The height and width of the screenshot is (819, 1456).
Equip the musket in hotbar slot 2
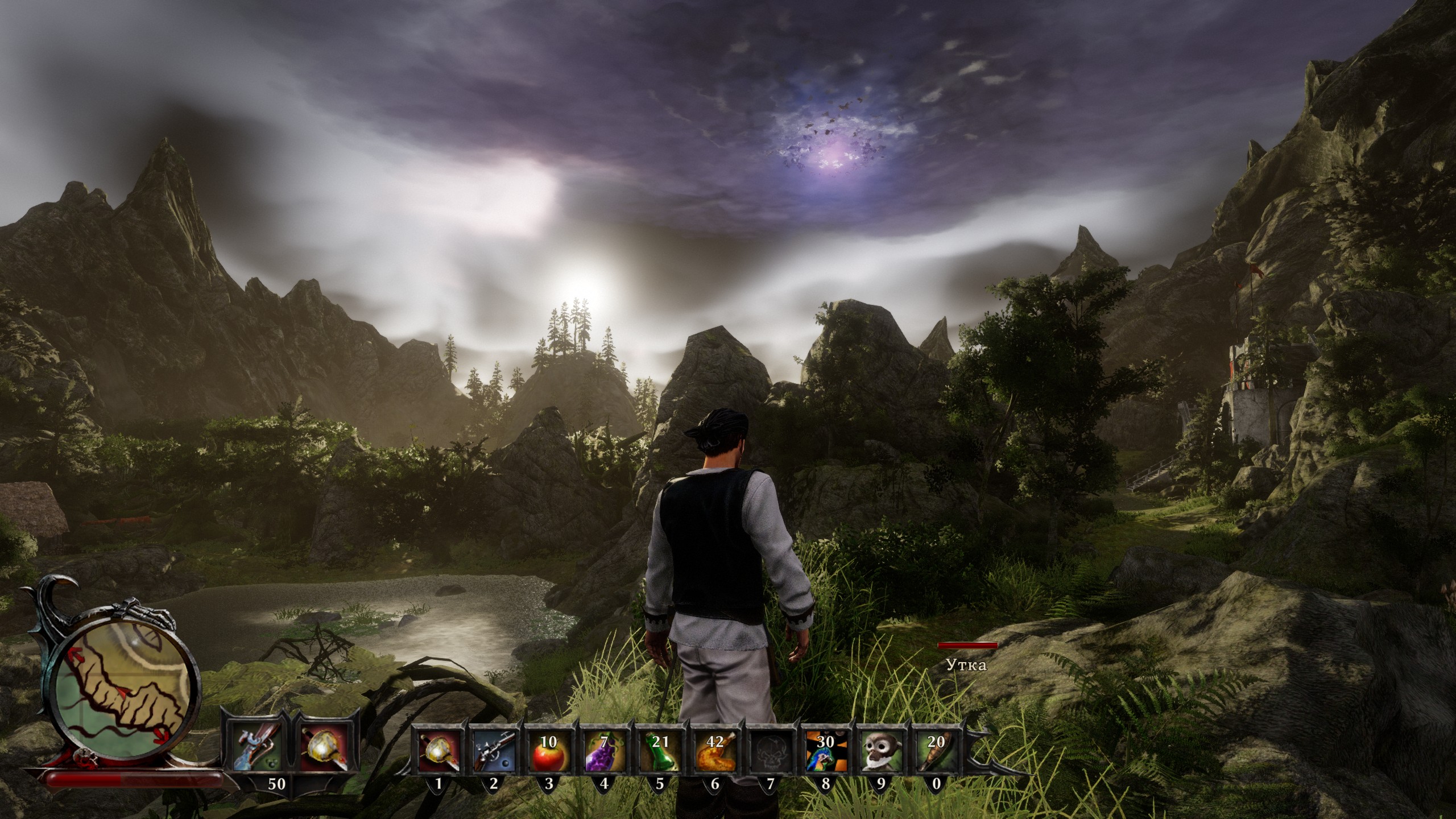tap(494, 750)
